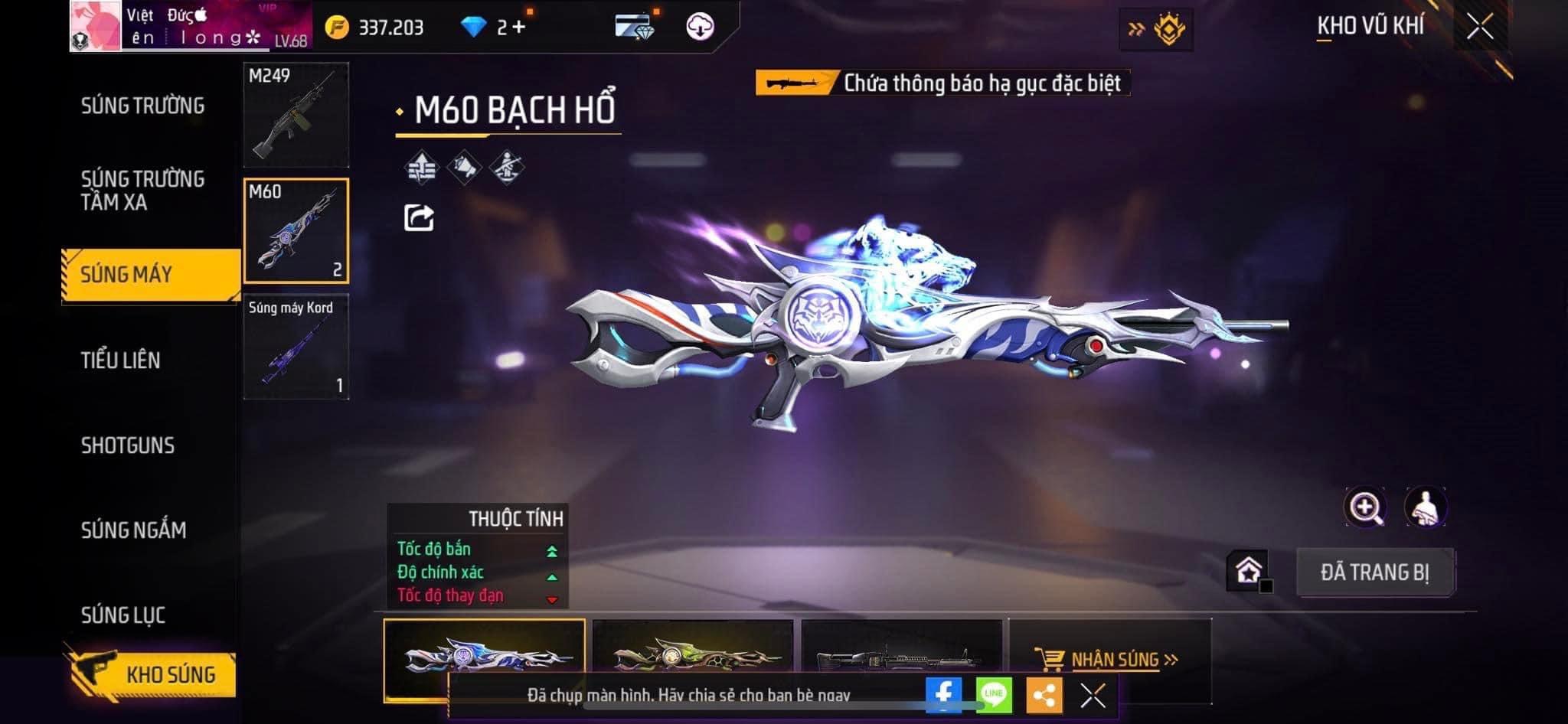Share the screenshot via LINE
Viewport: 1568px width, 724px height.
pyautogui.click(x=994, y=695)
